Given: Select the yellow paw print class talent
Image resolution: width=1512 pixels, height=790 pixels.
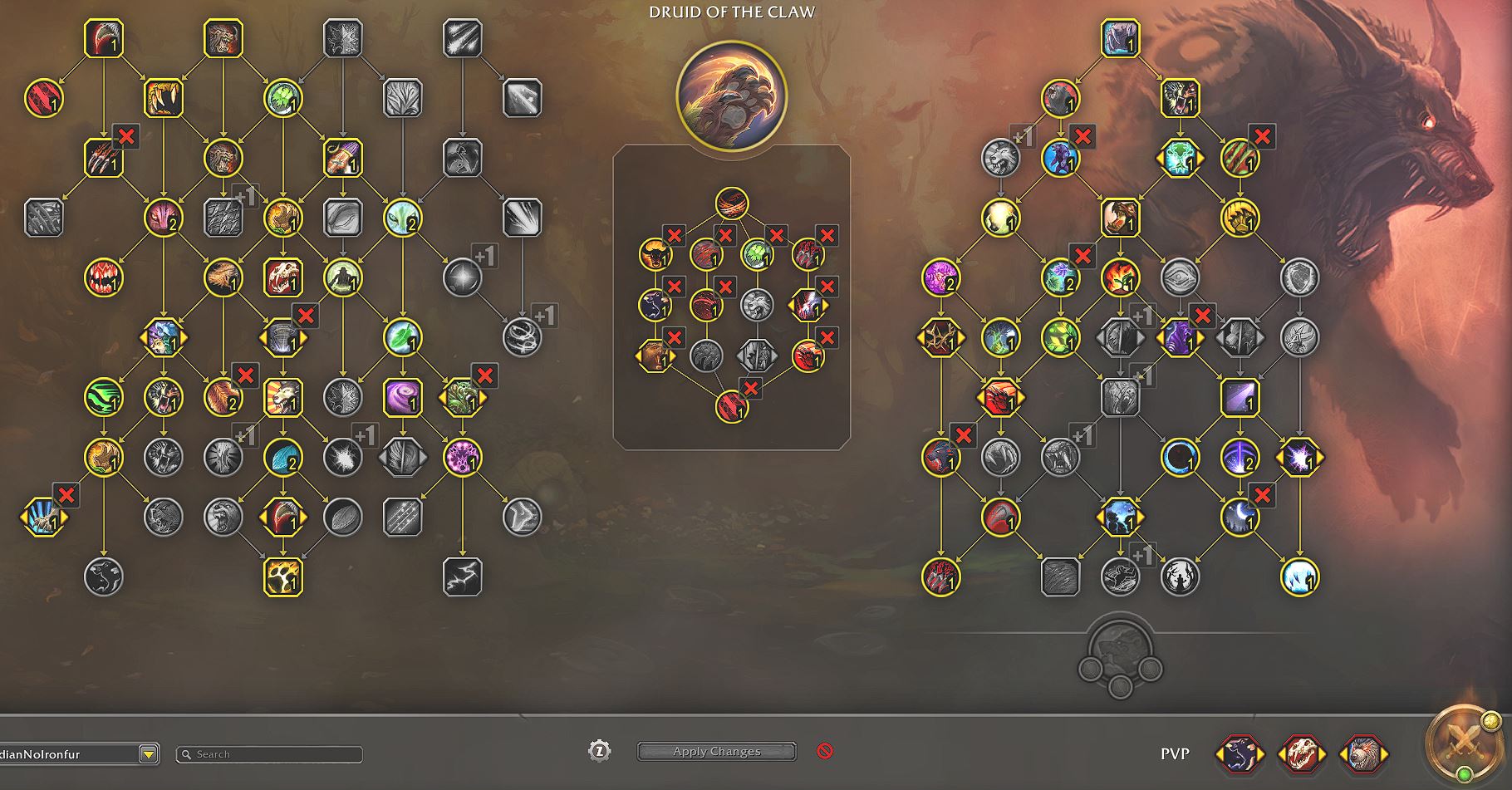Looking at the screenshot, I should pyautogui.click(x=282, y=577).
